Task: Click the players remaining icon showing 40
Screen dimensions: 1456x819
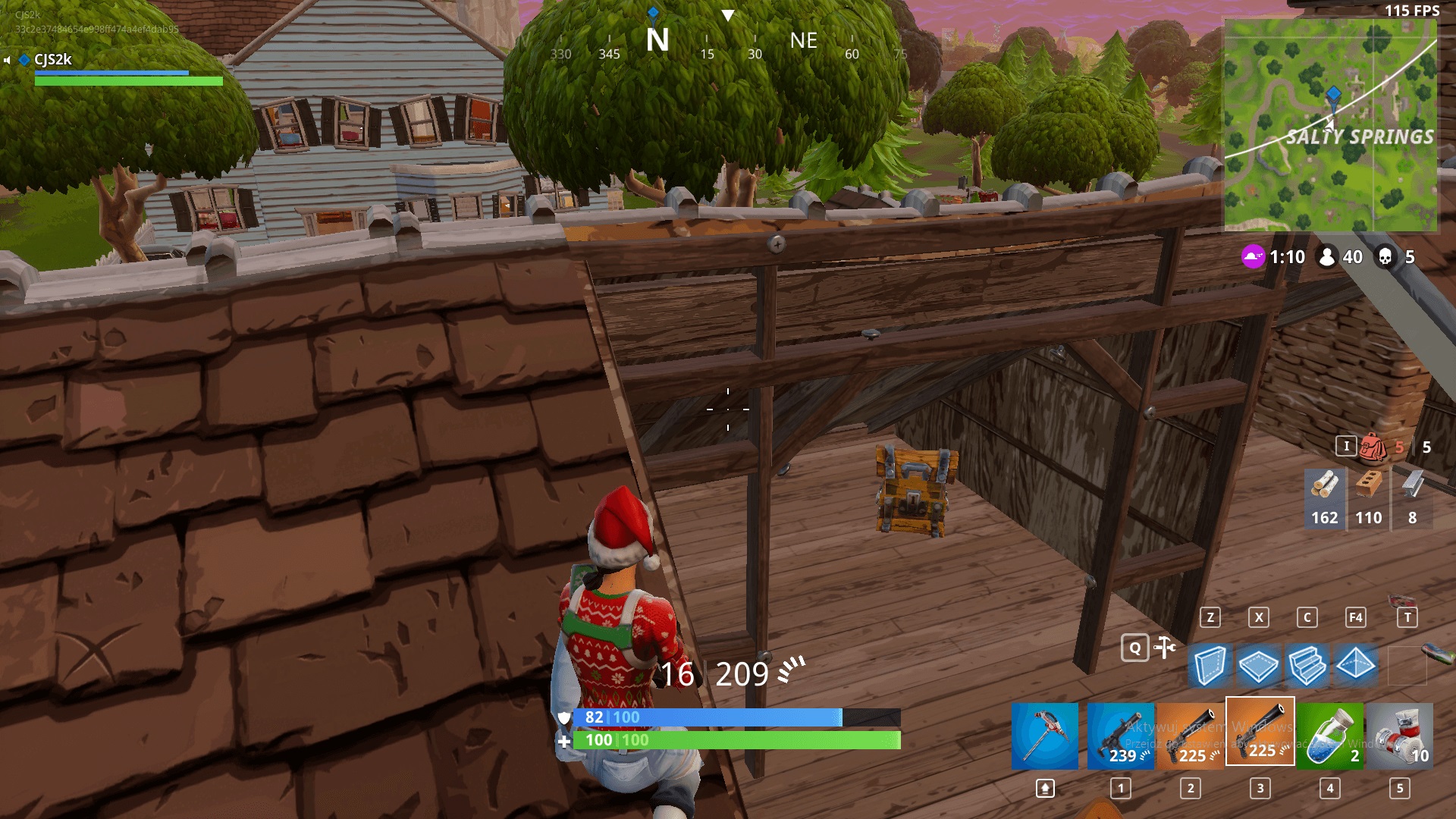Action: [1328, 257]
